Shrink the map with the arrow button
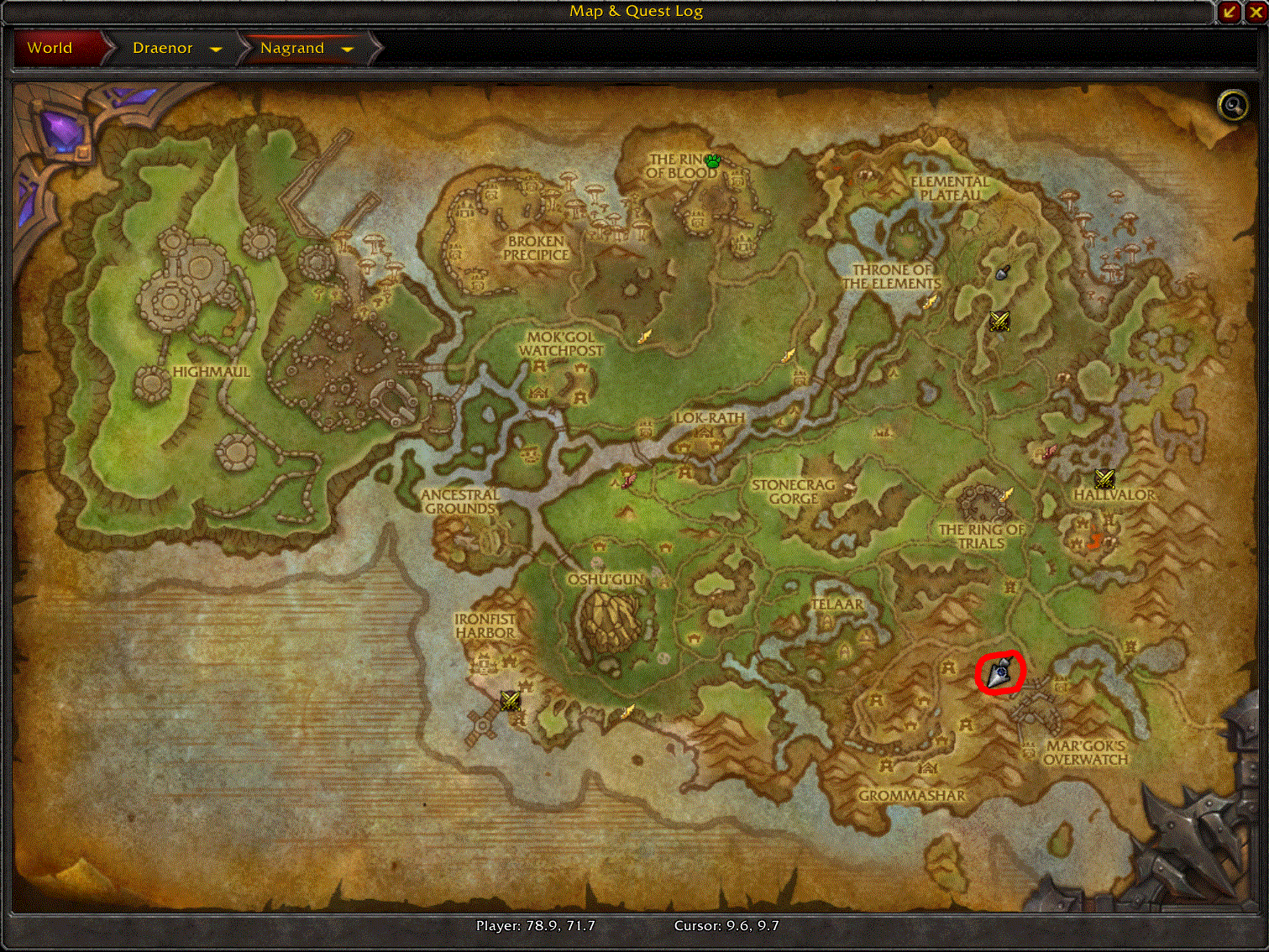Image resolution: width=1269 pixels, height=952 pixels. click(1230, 11)
